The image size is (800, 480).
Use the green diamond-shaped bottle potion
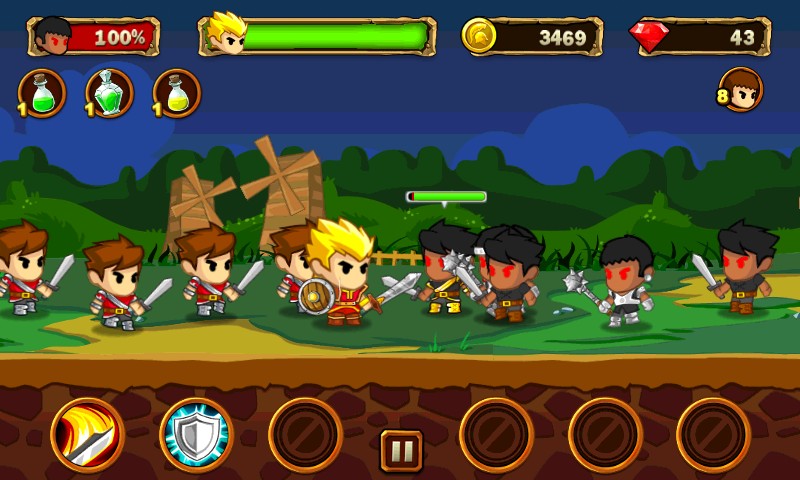point(110,93)
